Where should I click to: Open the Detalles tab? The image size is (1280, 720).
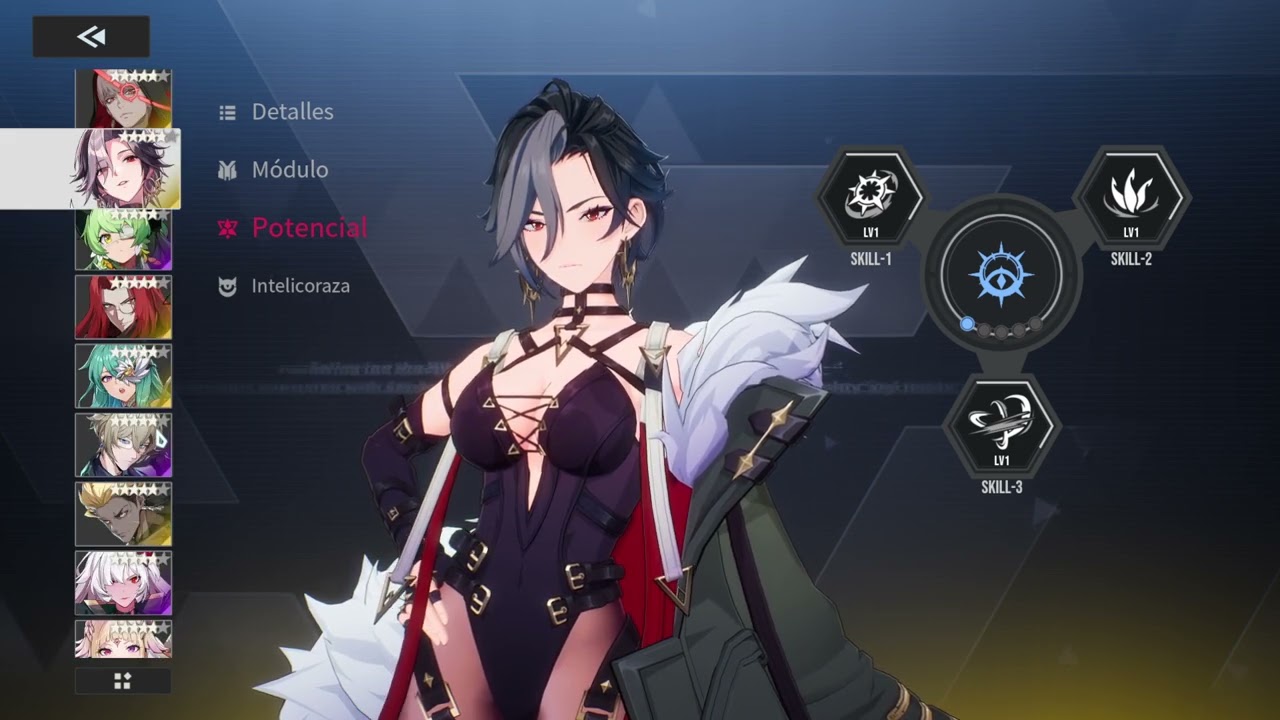[x=291, y=112]
